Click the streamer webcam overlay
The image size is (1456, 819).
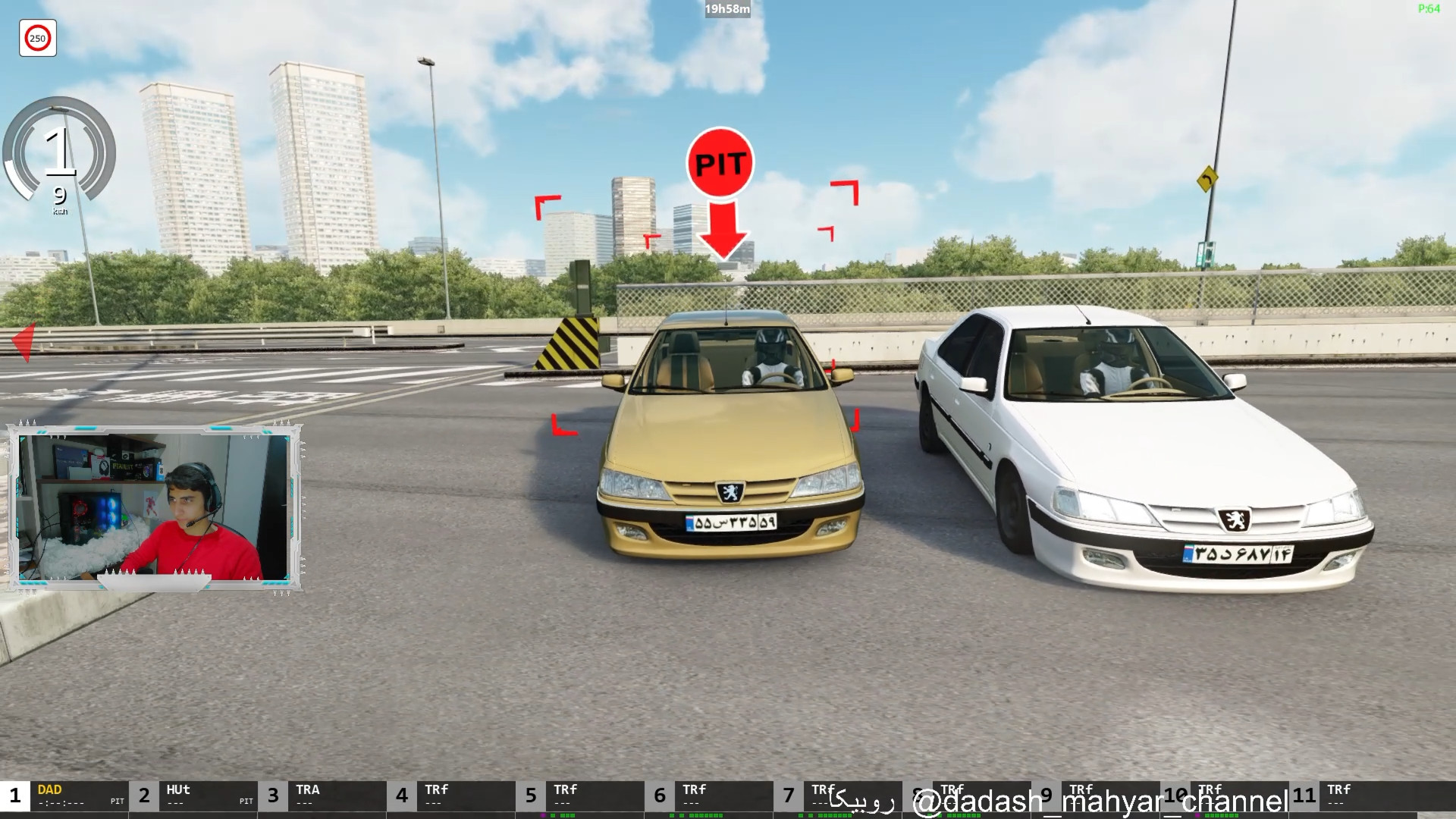pos(155,507)
